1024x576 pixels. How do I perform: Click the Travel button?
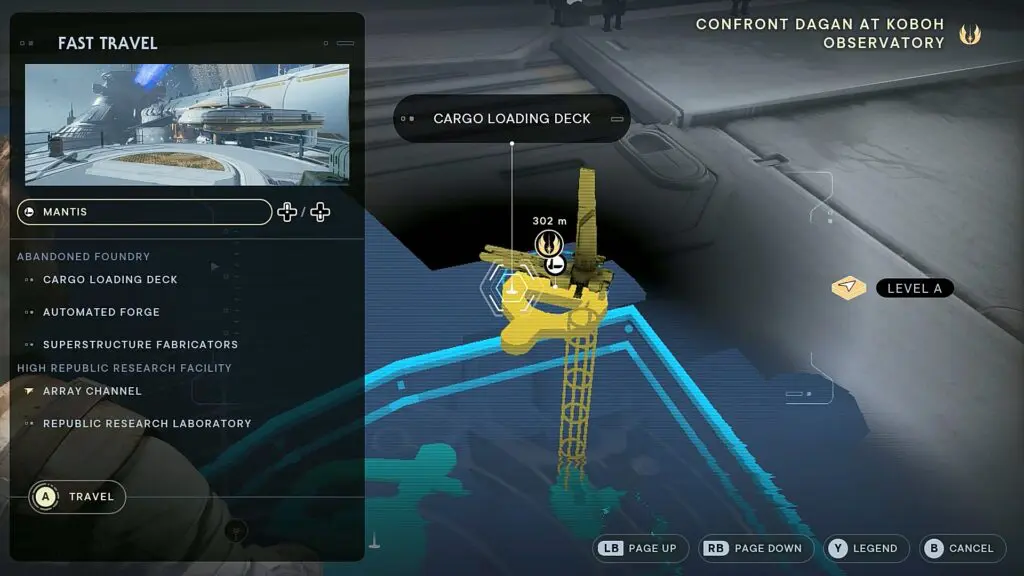78,497
